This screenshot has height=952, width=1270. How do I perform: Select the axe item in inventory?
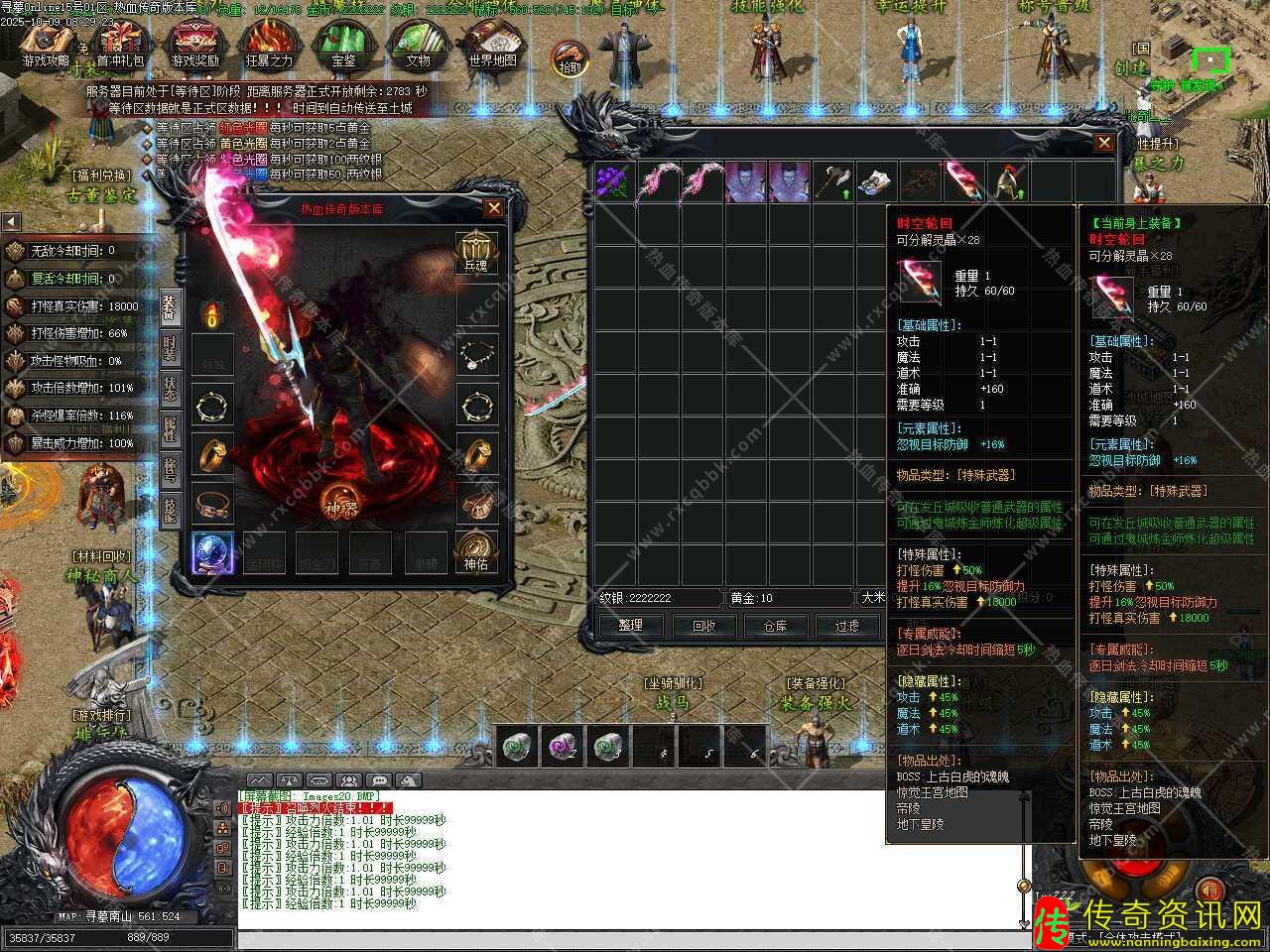(831, 182)
